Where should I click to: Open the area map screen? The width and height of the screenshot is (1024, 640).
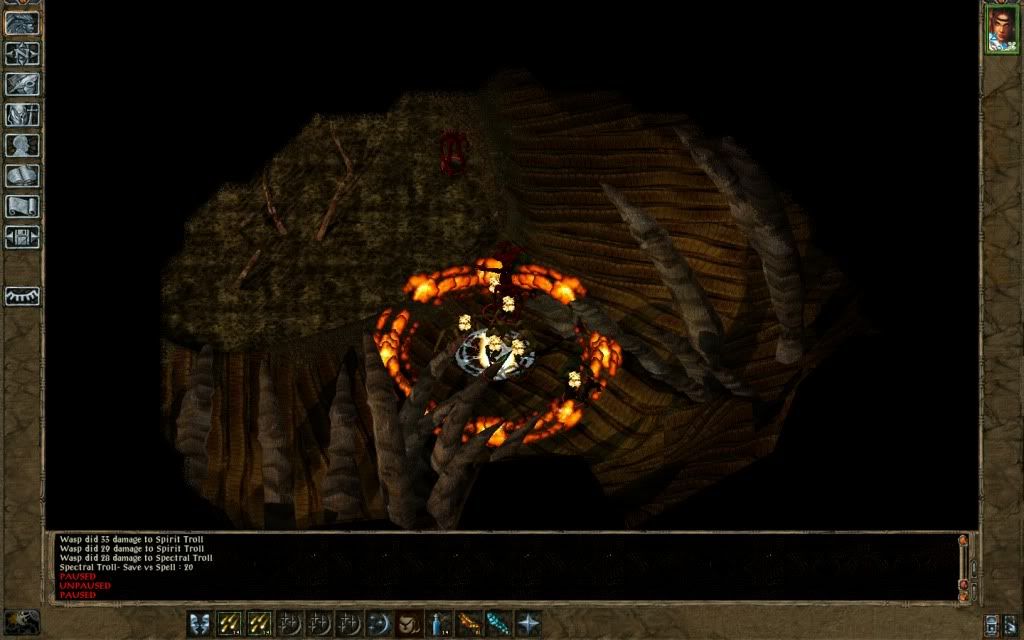coord(22,53)
